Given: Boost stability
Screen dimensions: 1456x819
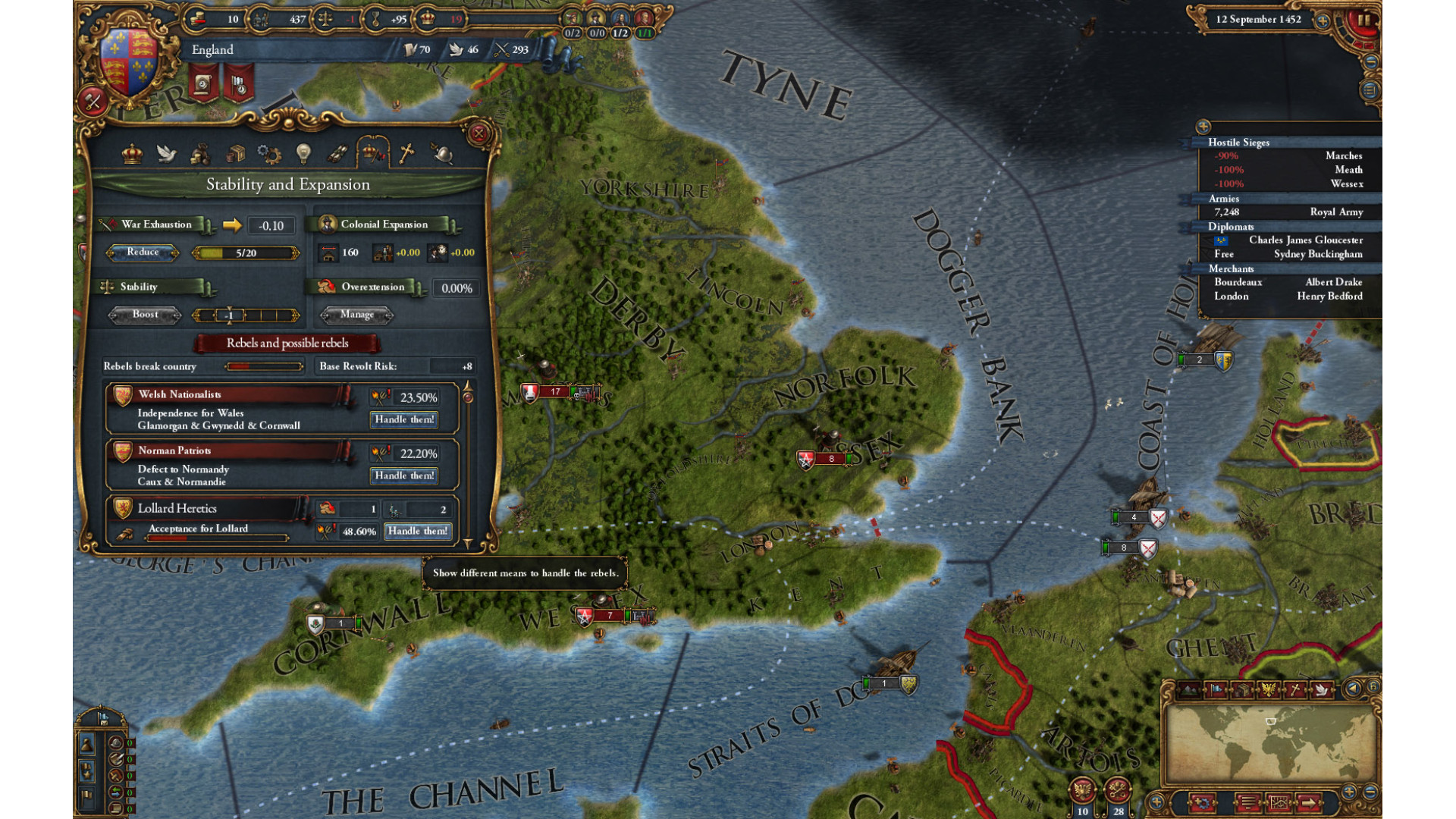Looking at the screenshot, I should [x=145, y=315].
